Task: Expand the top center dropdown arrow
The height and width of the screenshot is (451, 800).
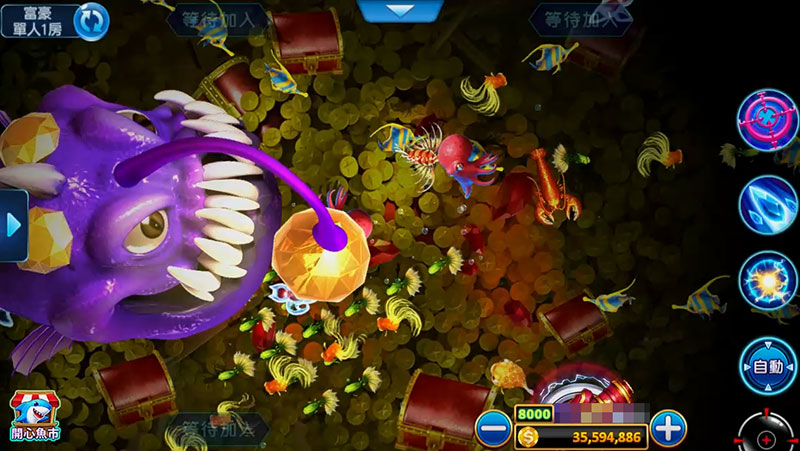Action: tap(400, 10)
